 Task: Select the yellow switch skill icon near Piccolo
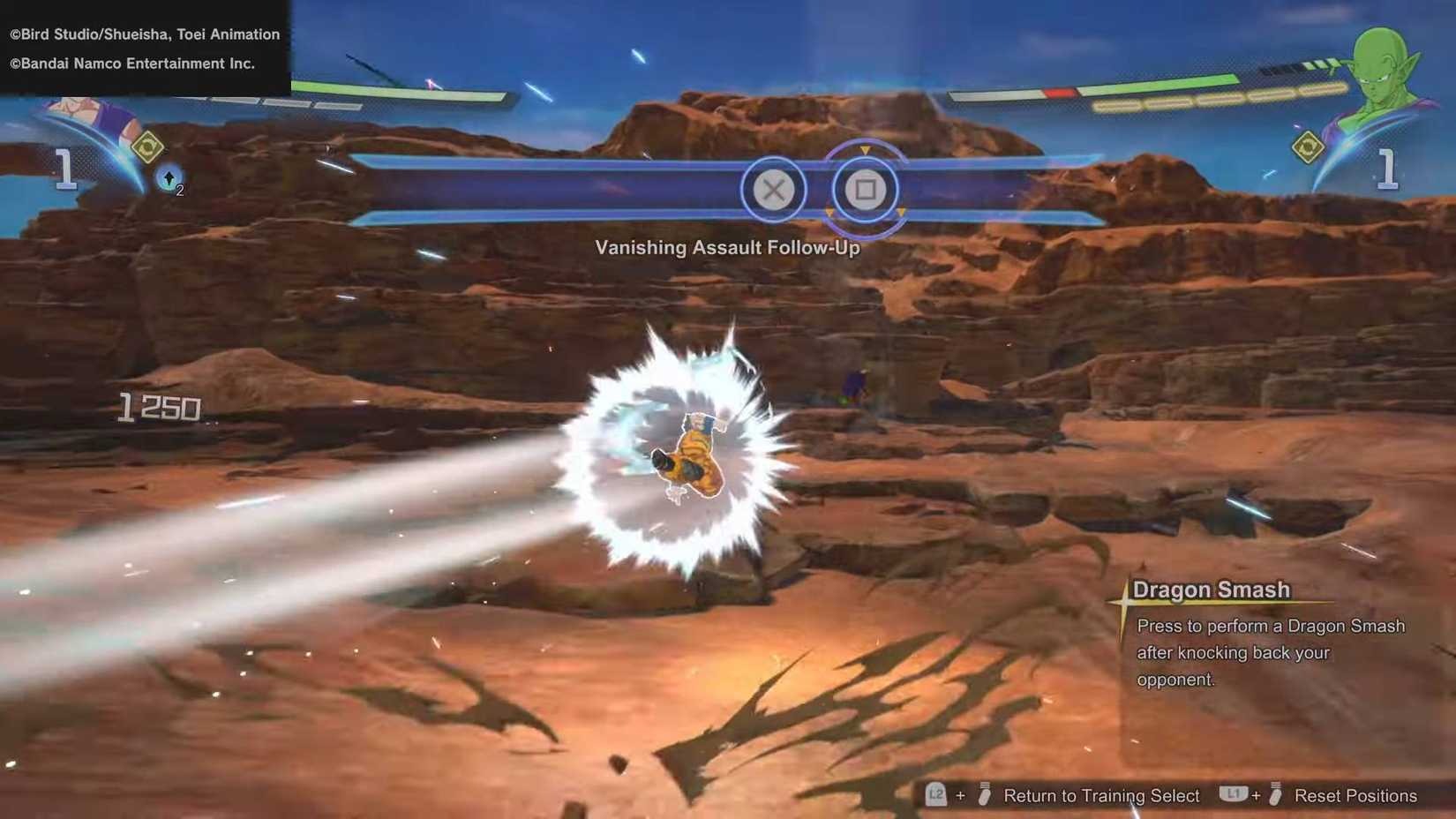pyautogui.click(x=1309, y=148)
